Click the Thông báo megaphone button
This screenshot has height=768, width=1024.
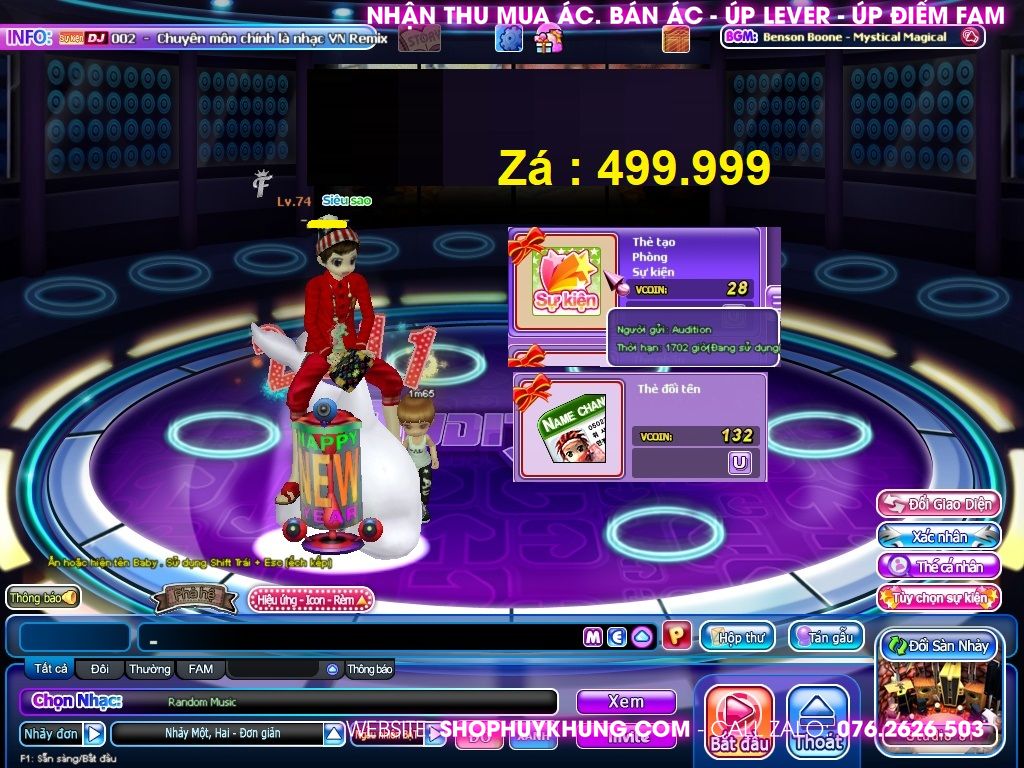point(43,597)
